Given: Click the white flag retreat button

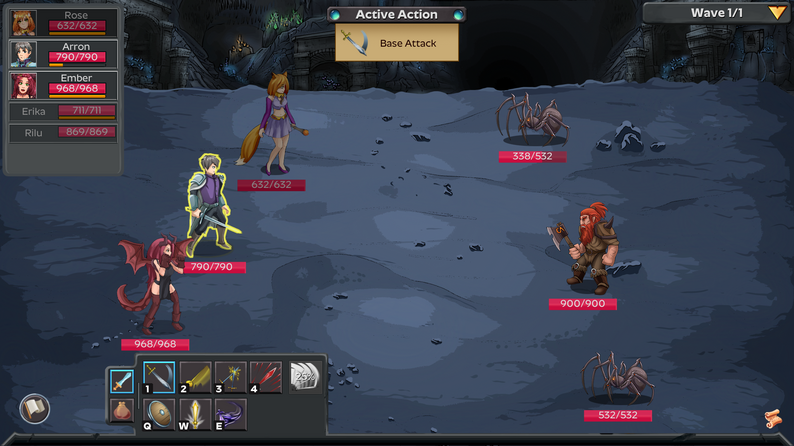Looking at the screenshot, I should pos(35,408).
